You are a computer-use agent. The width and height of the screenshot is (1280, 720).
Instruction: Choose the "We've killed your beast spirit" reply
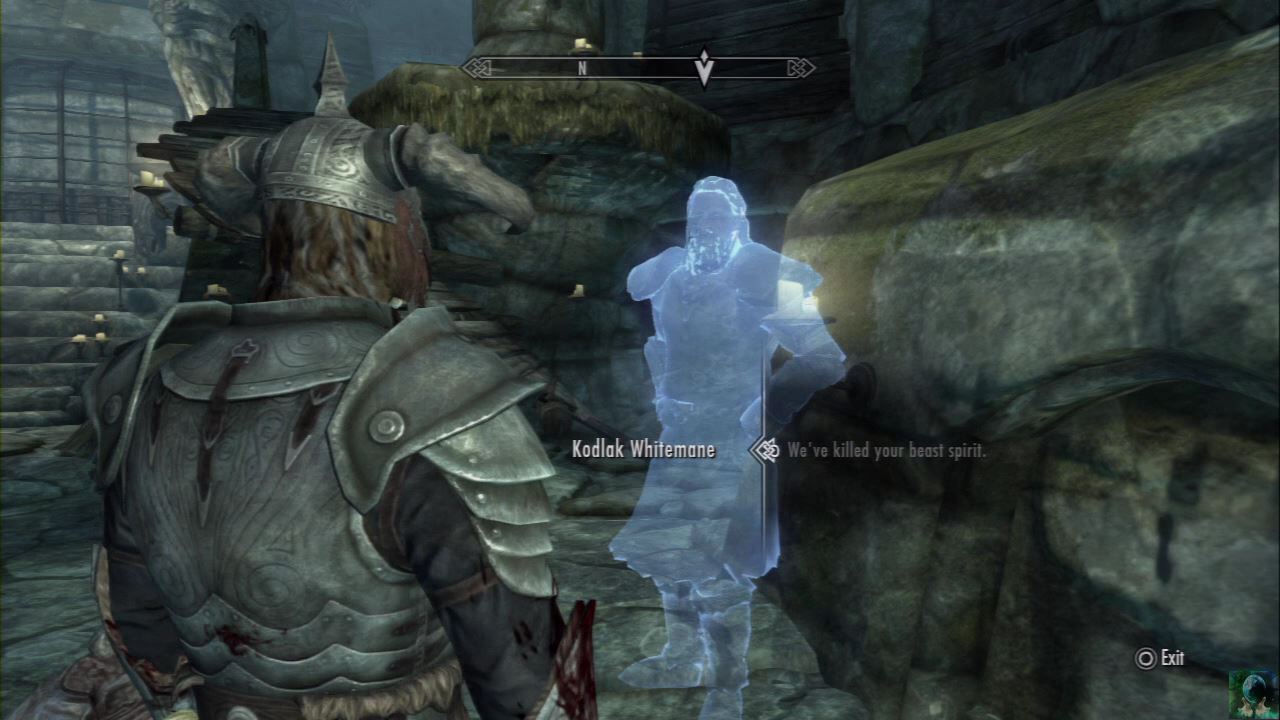886,451
